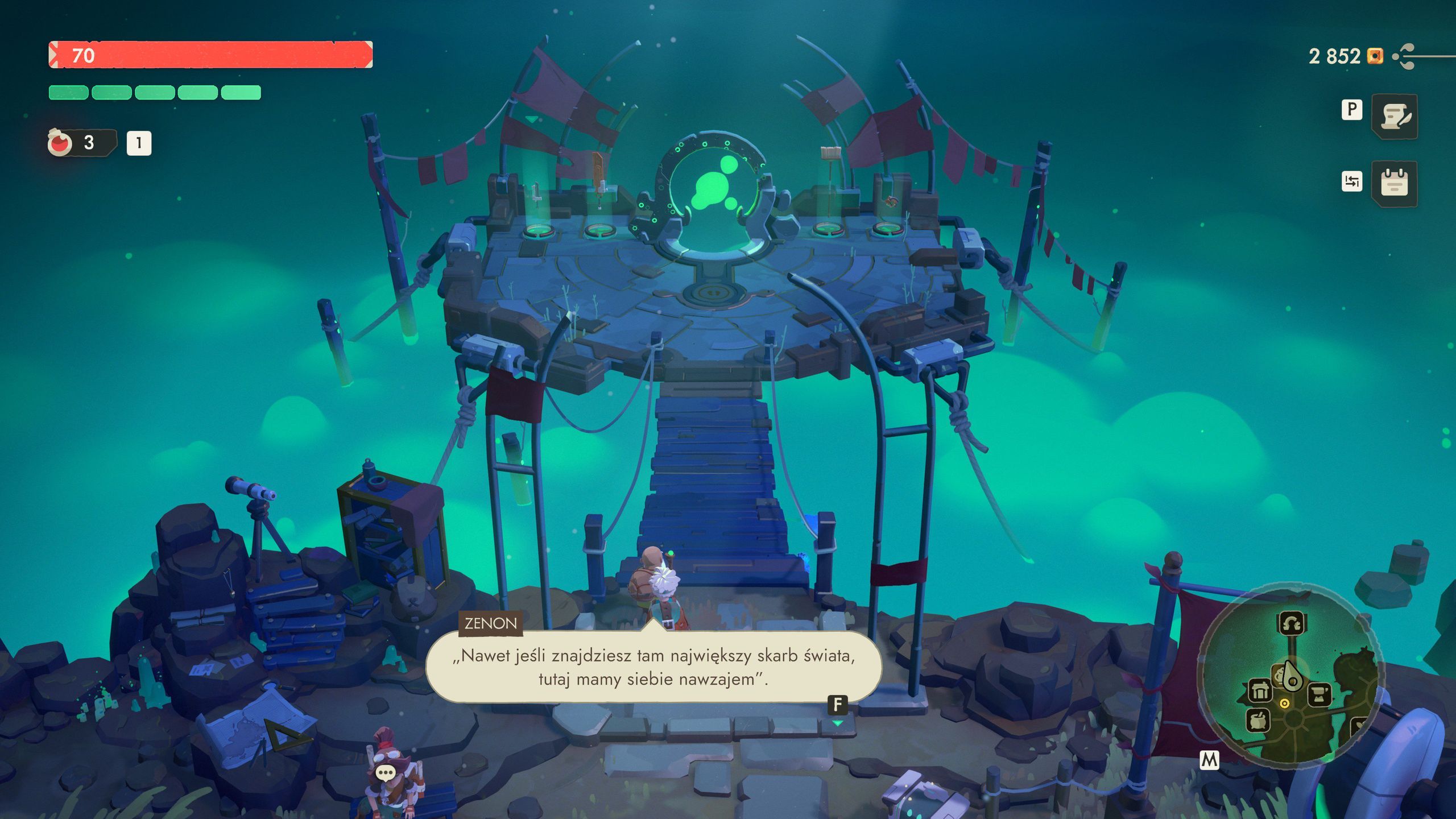Click the red potion flask icon showing 3

click(x=61, y=144)
